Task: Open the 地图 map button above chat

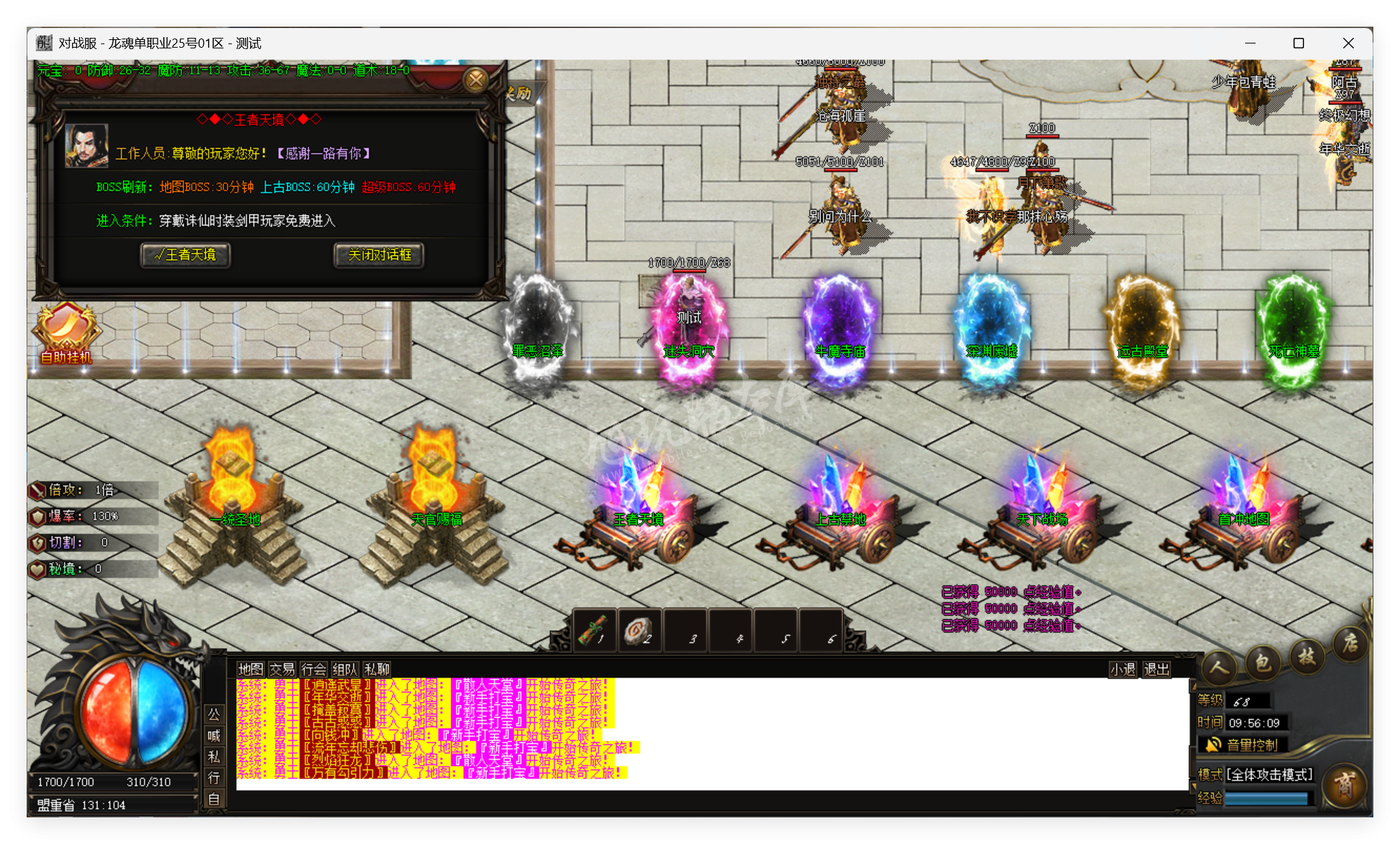Action: pos(250,669)
